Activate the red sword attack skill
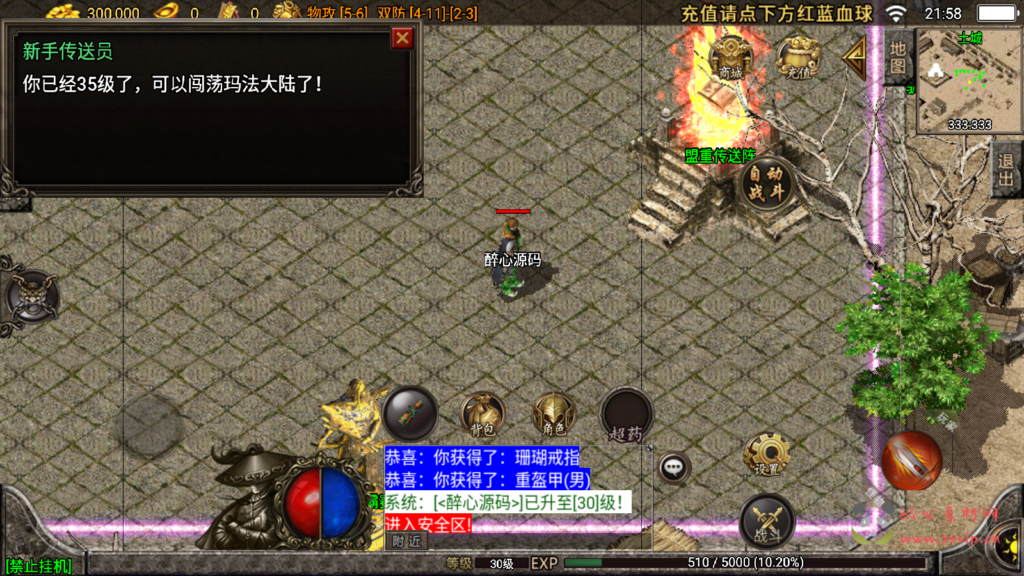1024x576 pixels. [911, 460]
